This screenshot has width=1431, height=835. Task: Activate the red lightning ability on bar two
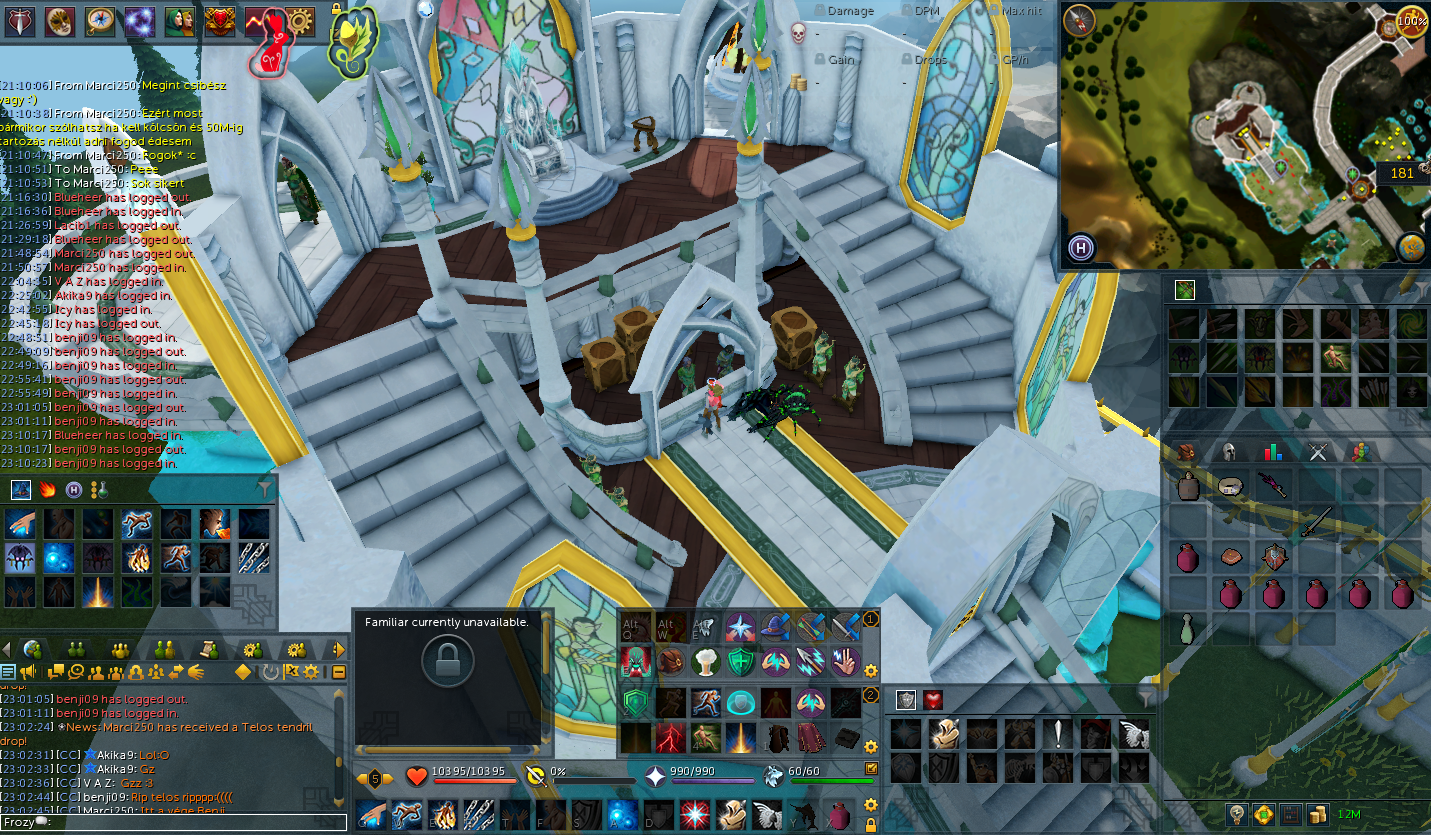point(669,739)
